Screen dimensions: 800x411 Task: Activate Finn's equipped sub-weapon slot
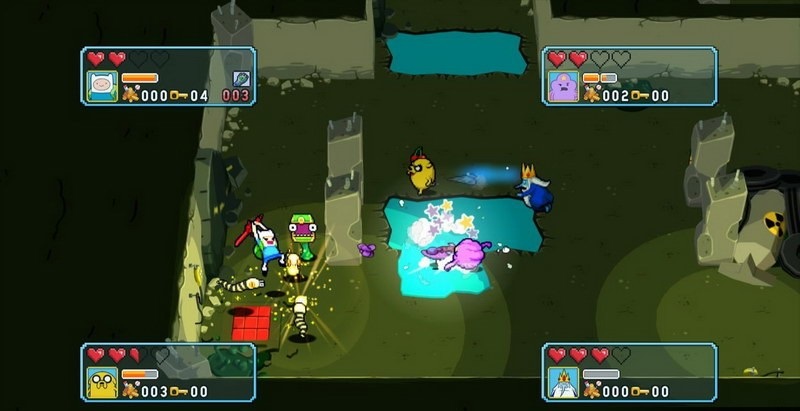tap(241, 78)
